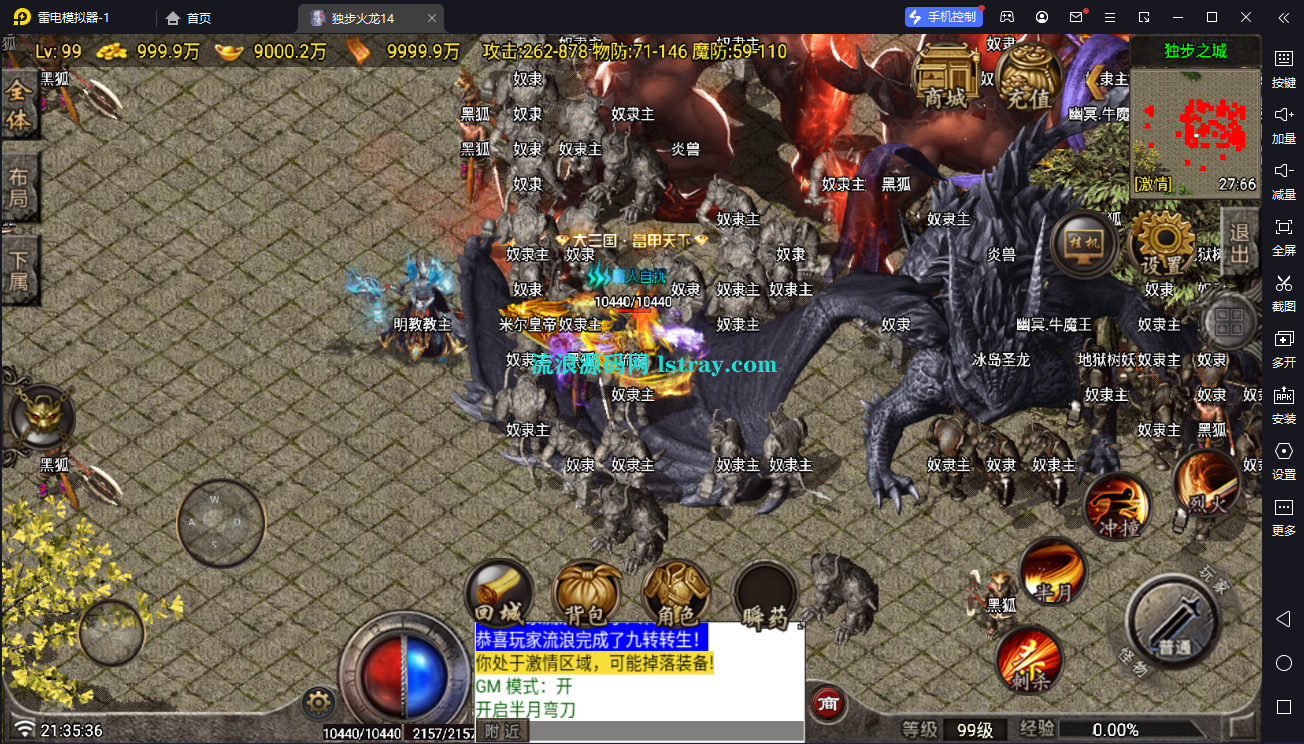The image size is (1304, 744).
Task: Use the 冲撞 charge skill
Action: 1118,508
